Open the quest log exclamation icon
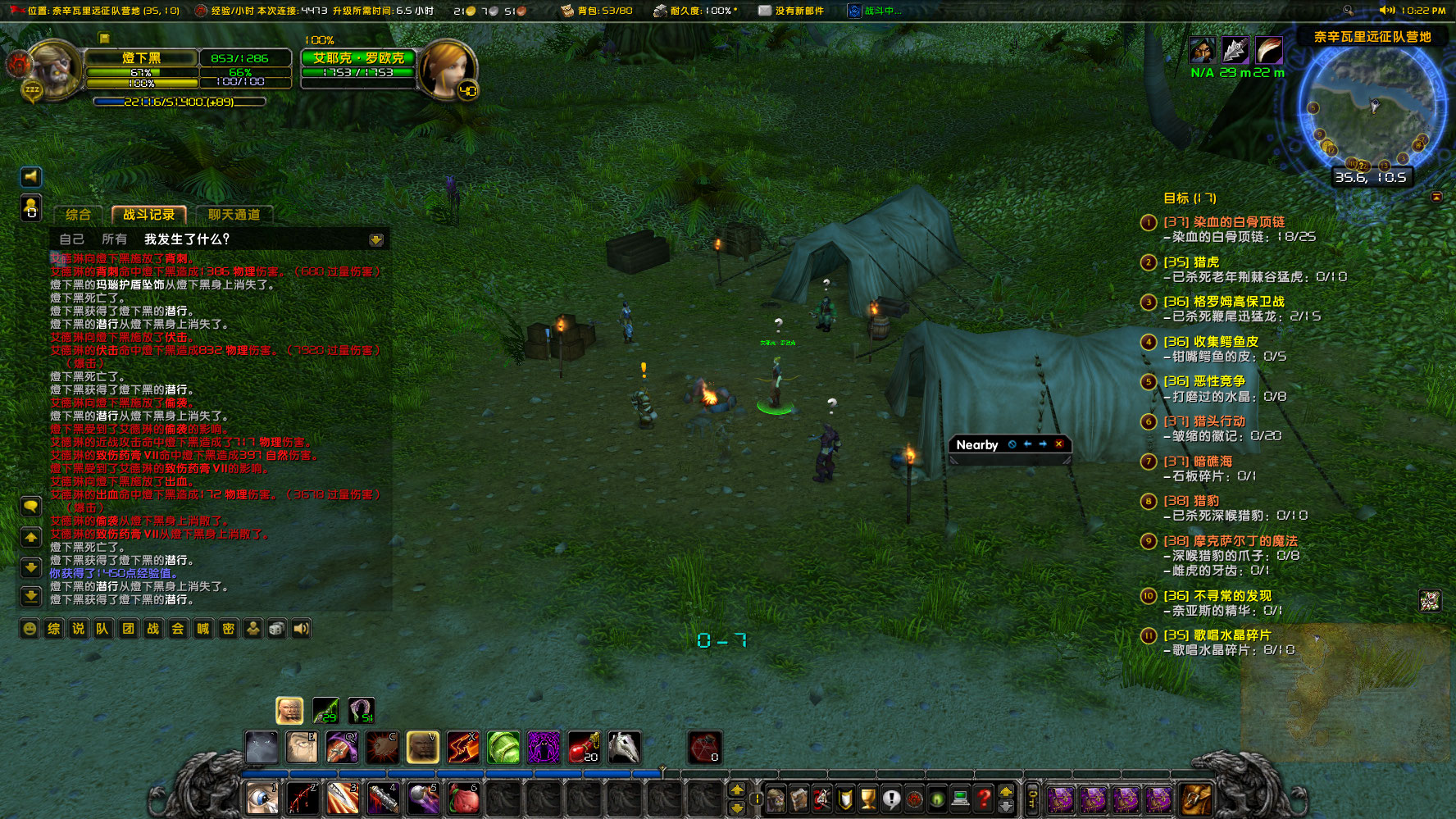Viewport: 1456px width, 819px height. pyautogui.click(x=890, y=799)
